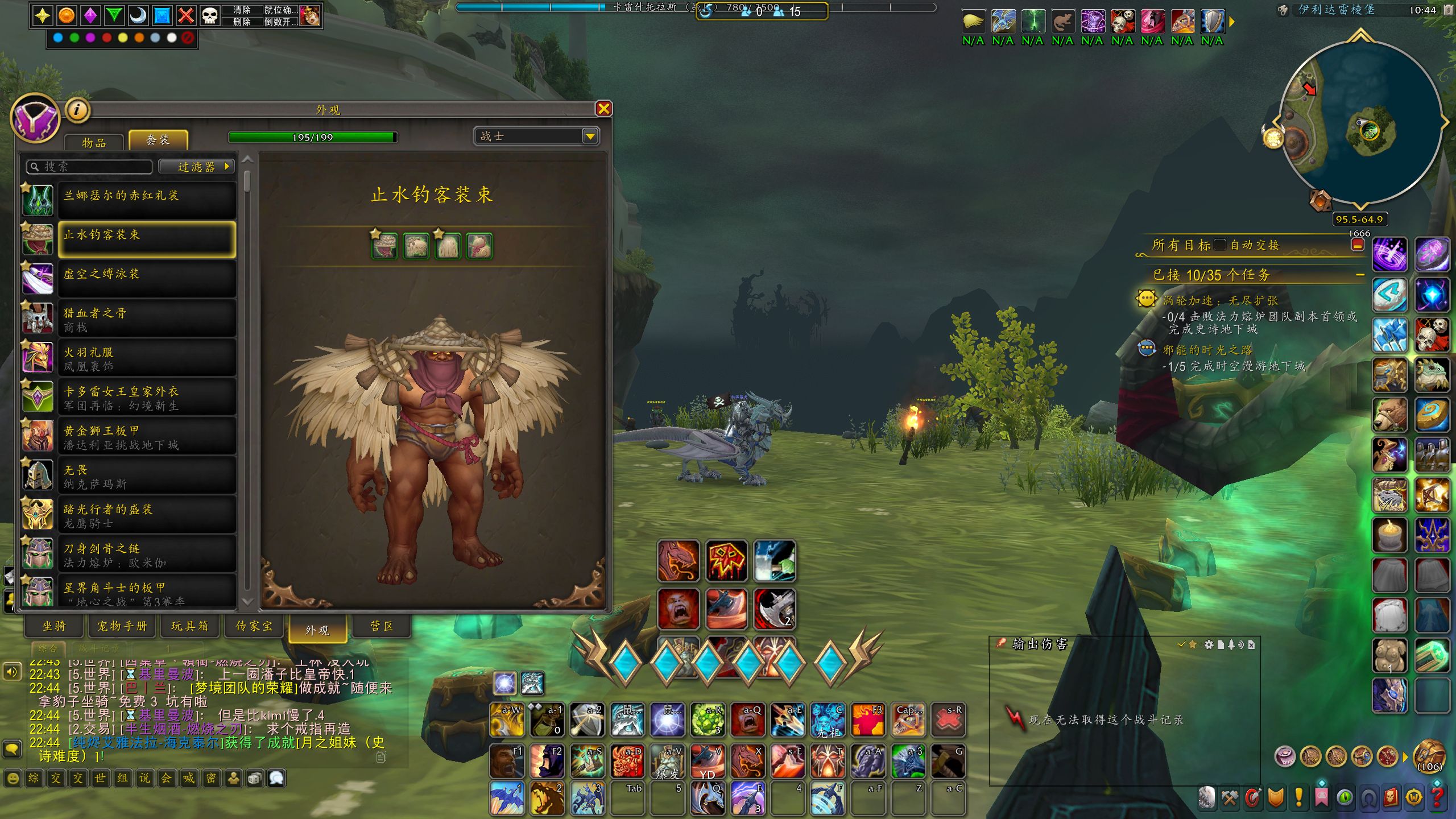This screenshot has width=1456, height=819.
Task: Pick the 火羽礼服 set entry
Action: coord(147,358)
